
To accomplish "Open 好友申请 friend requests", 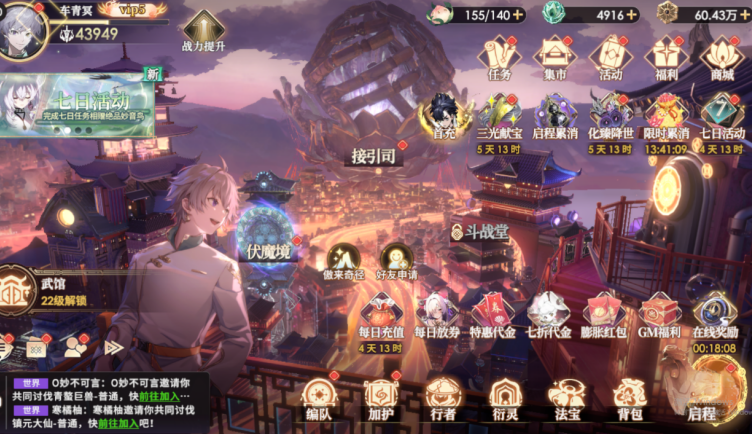I will tap(397, 262).
